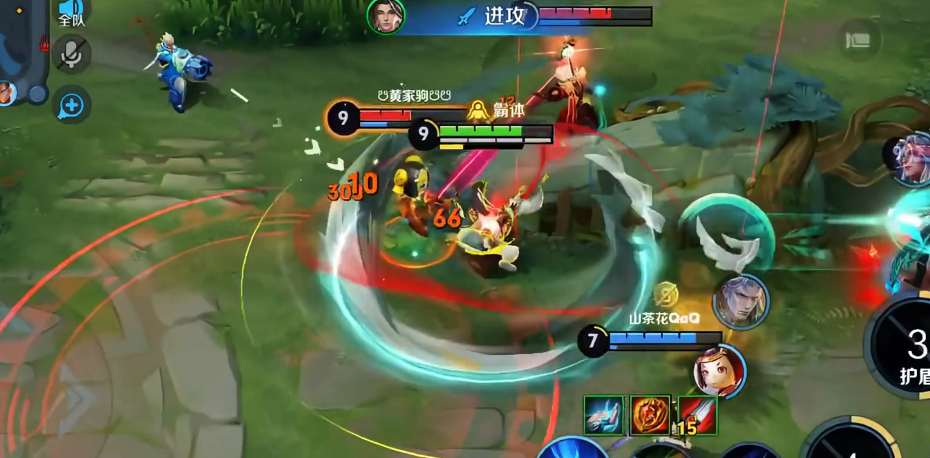Screen dimensions: 930x458
Task: Select the blue glowing boot item
Action: [605, 415]
